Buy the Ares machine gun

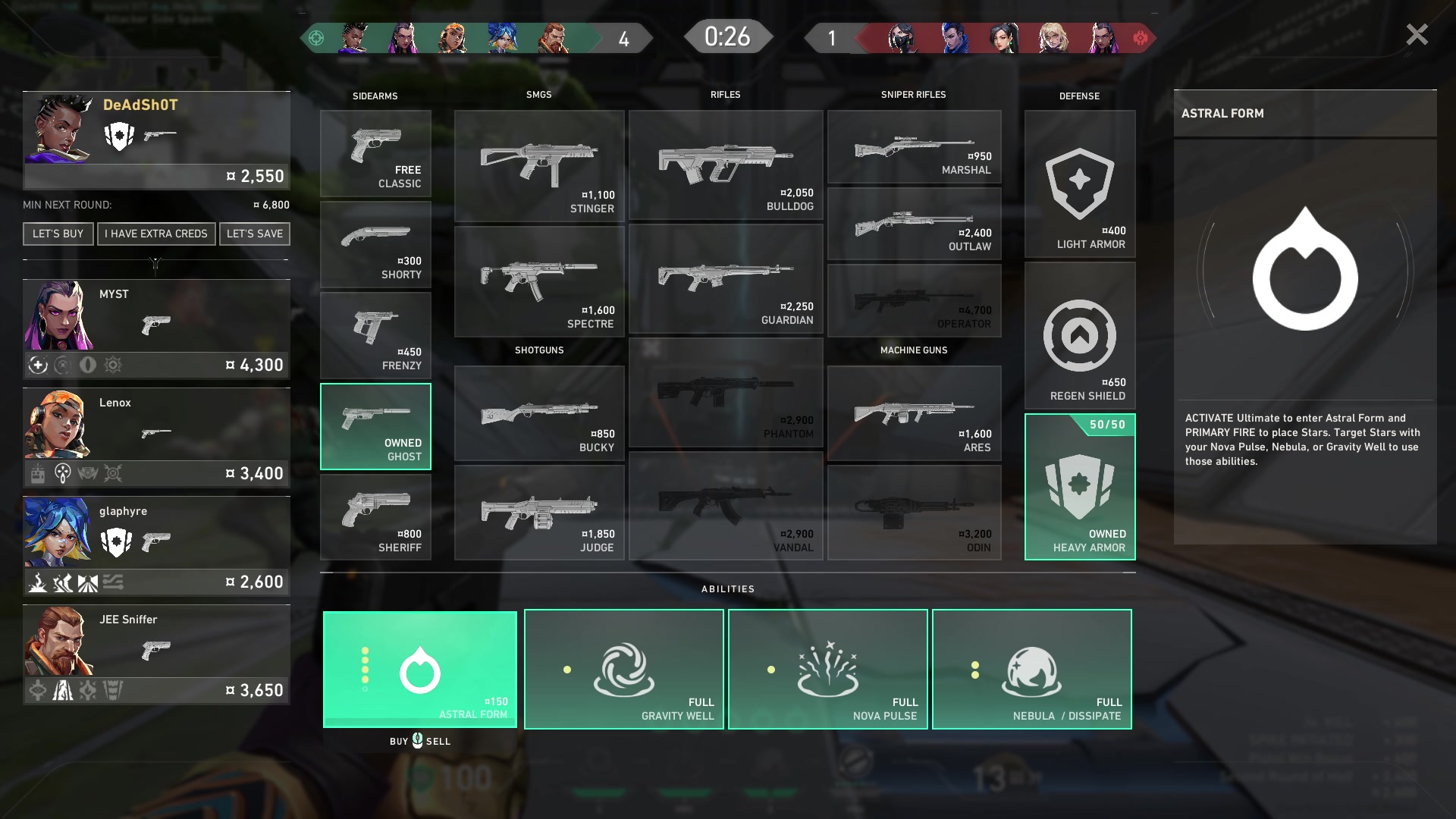click(x=914, y=414)
